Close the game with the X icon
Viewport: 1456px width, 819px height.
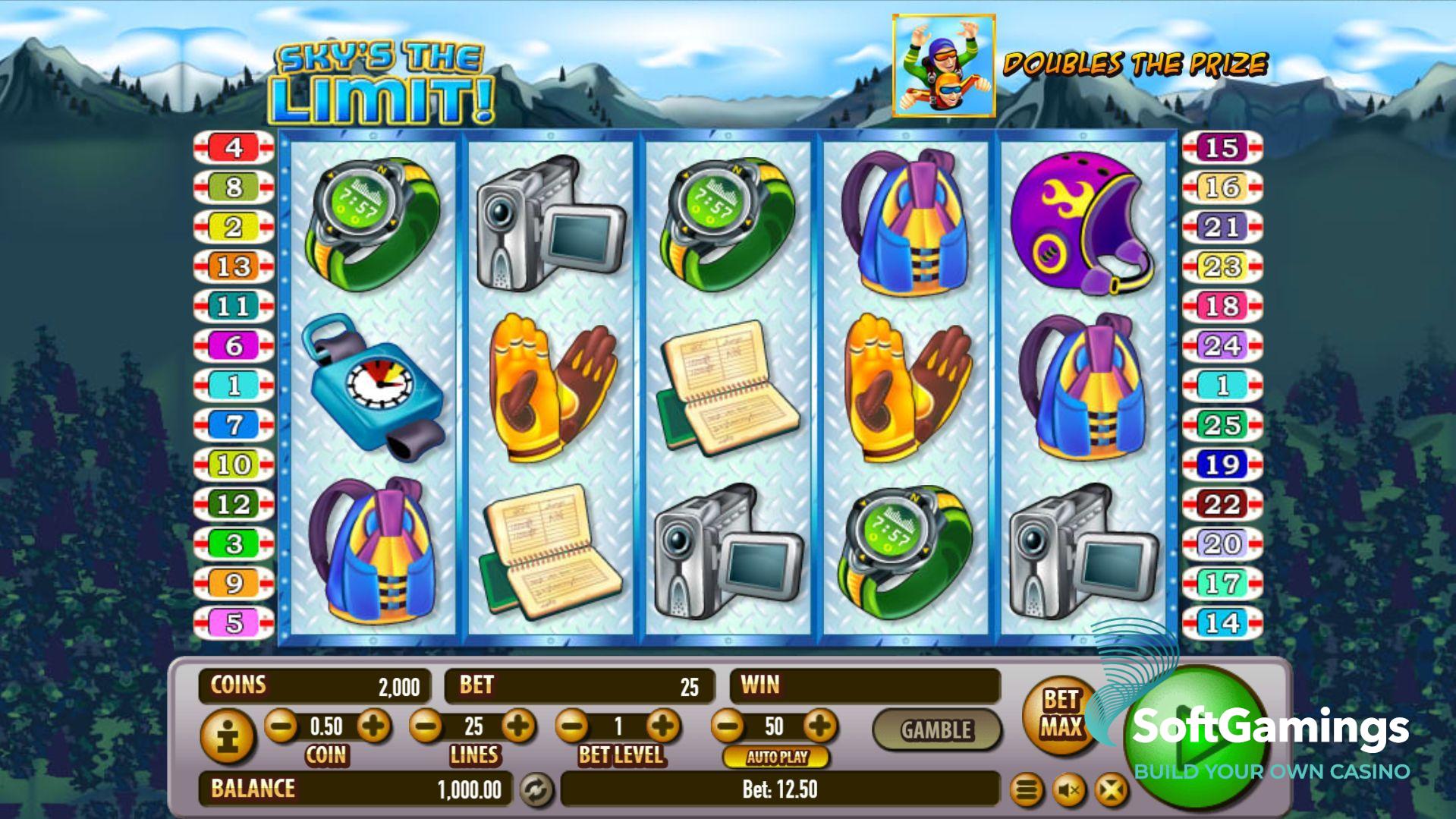[x=1111, y=791]
